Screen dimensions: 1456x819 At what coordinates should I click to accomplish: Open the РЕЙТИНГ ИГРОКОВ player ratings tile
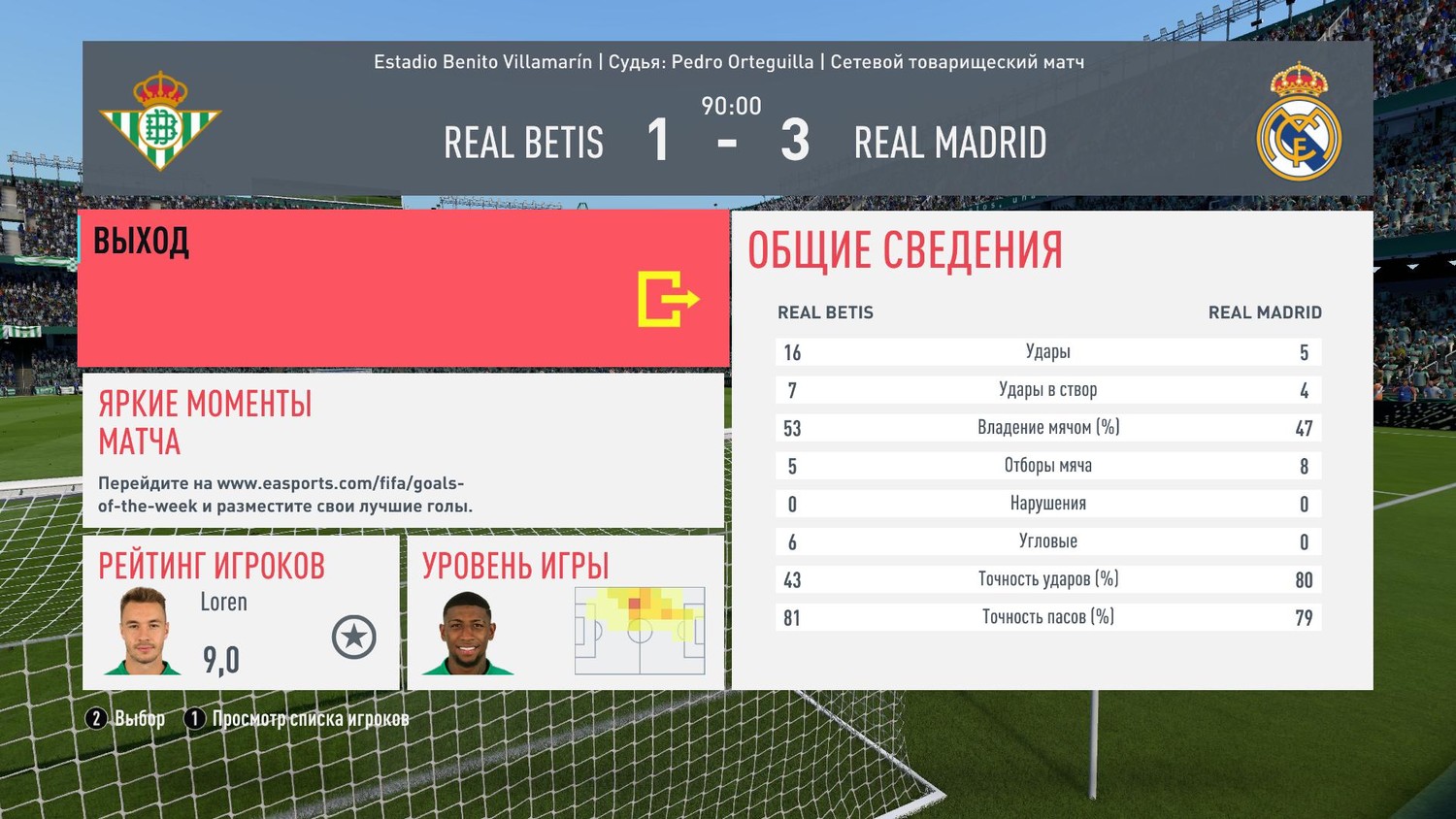point(241,612)
